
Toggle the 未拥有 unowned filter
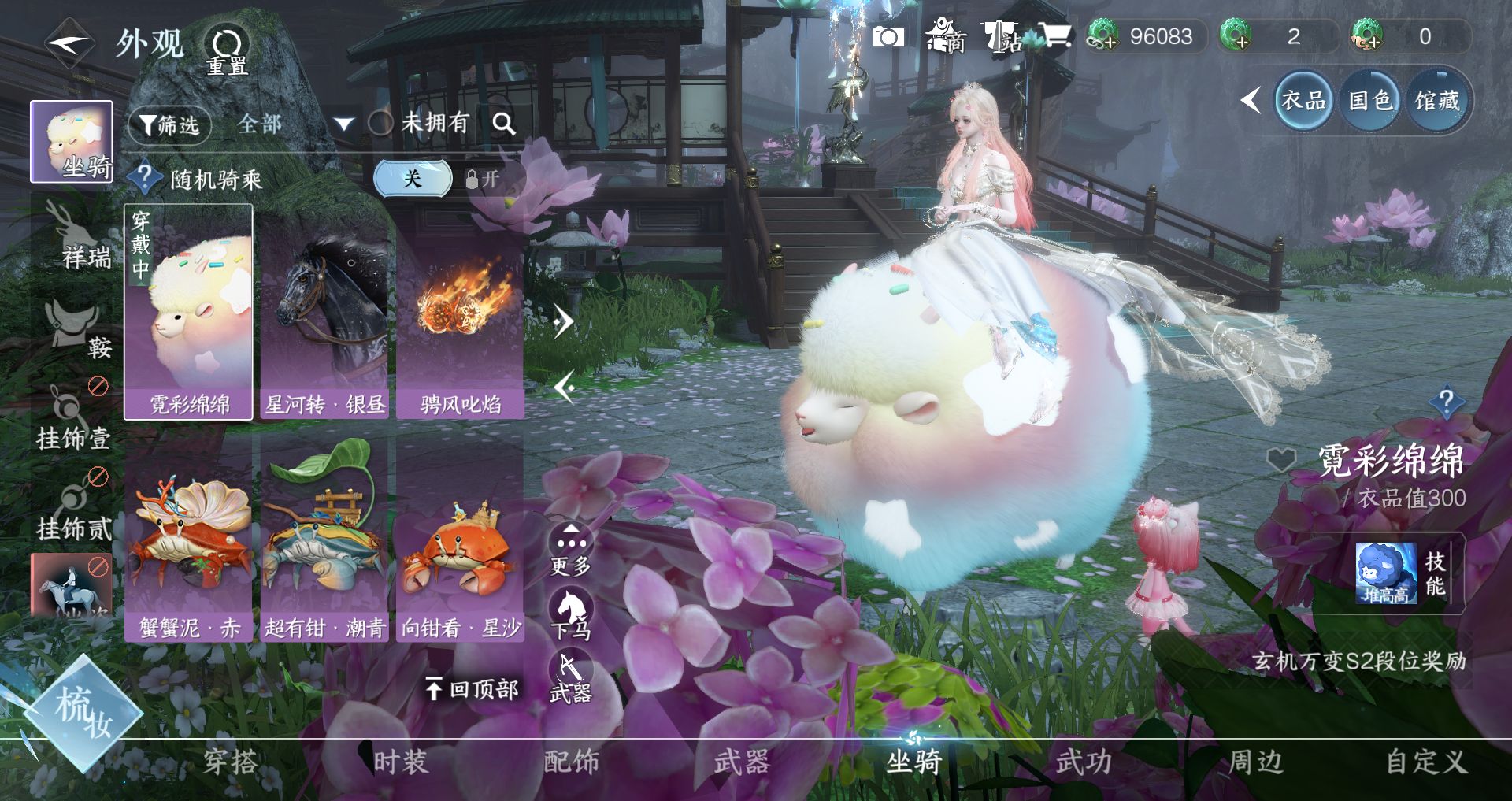[x=382, y=123]
